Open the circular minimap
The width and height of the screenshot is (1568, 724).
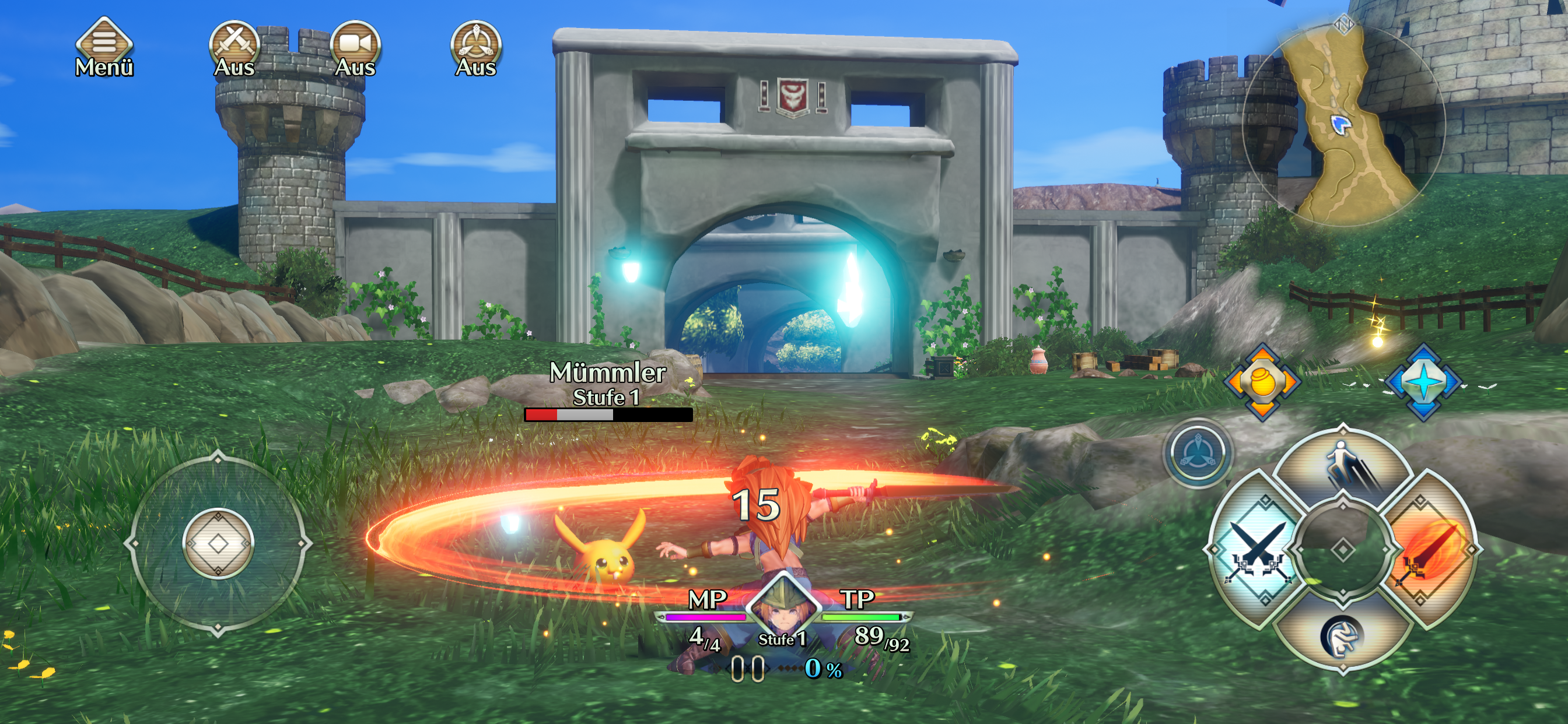click(1343, 126)
